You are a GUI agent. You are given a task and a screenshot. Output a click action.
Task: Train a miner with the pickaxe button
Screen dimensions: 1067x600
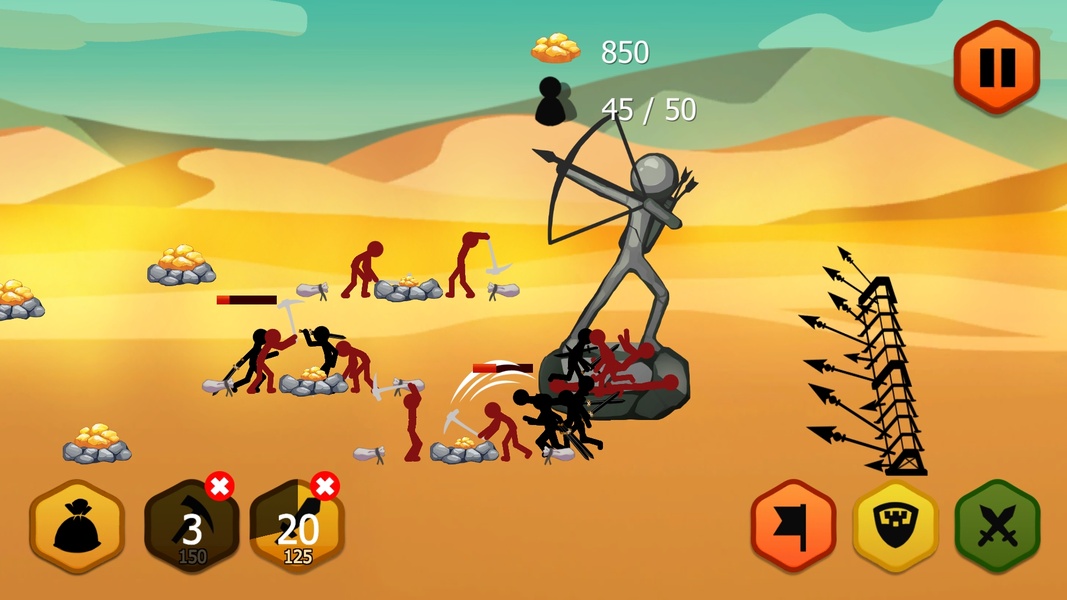[190, 529]
